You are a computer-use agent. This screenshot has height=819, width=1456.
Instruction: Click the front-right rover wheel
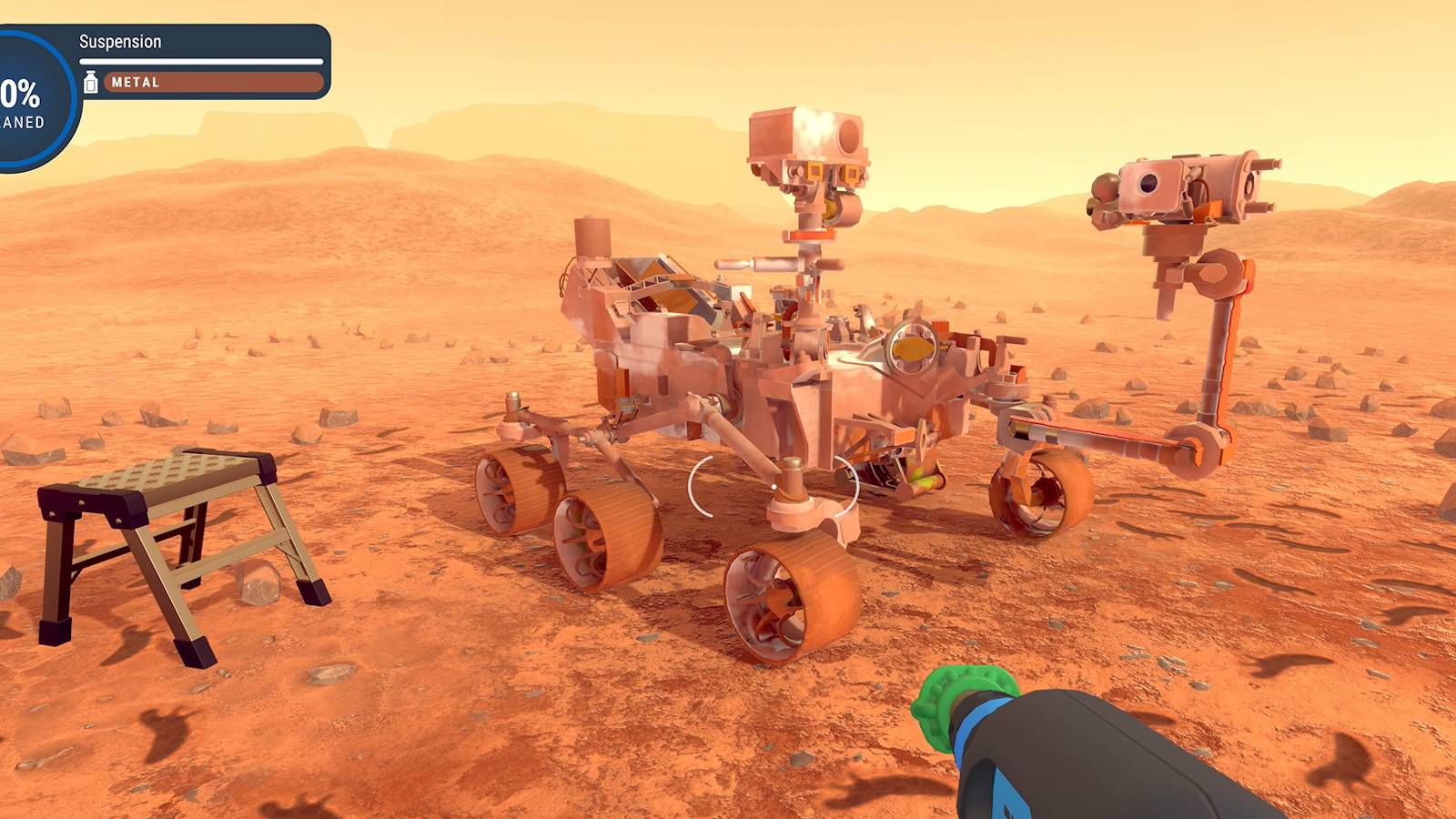click(x=1037, y=496)
